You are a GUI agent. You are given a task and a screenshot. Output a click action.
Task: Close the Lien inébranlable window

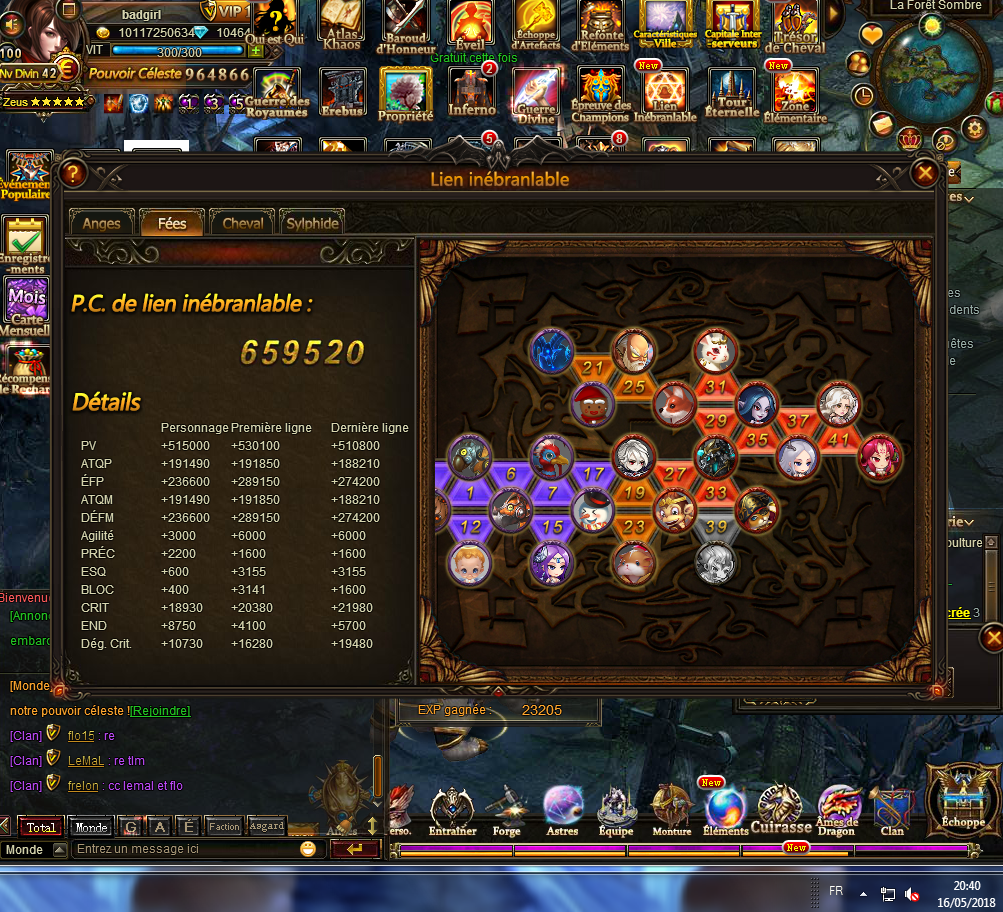click(x=925, y=173)
